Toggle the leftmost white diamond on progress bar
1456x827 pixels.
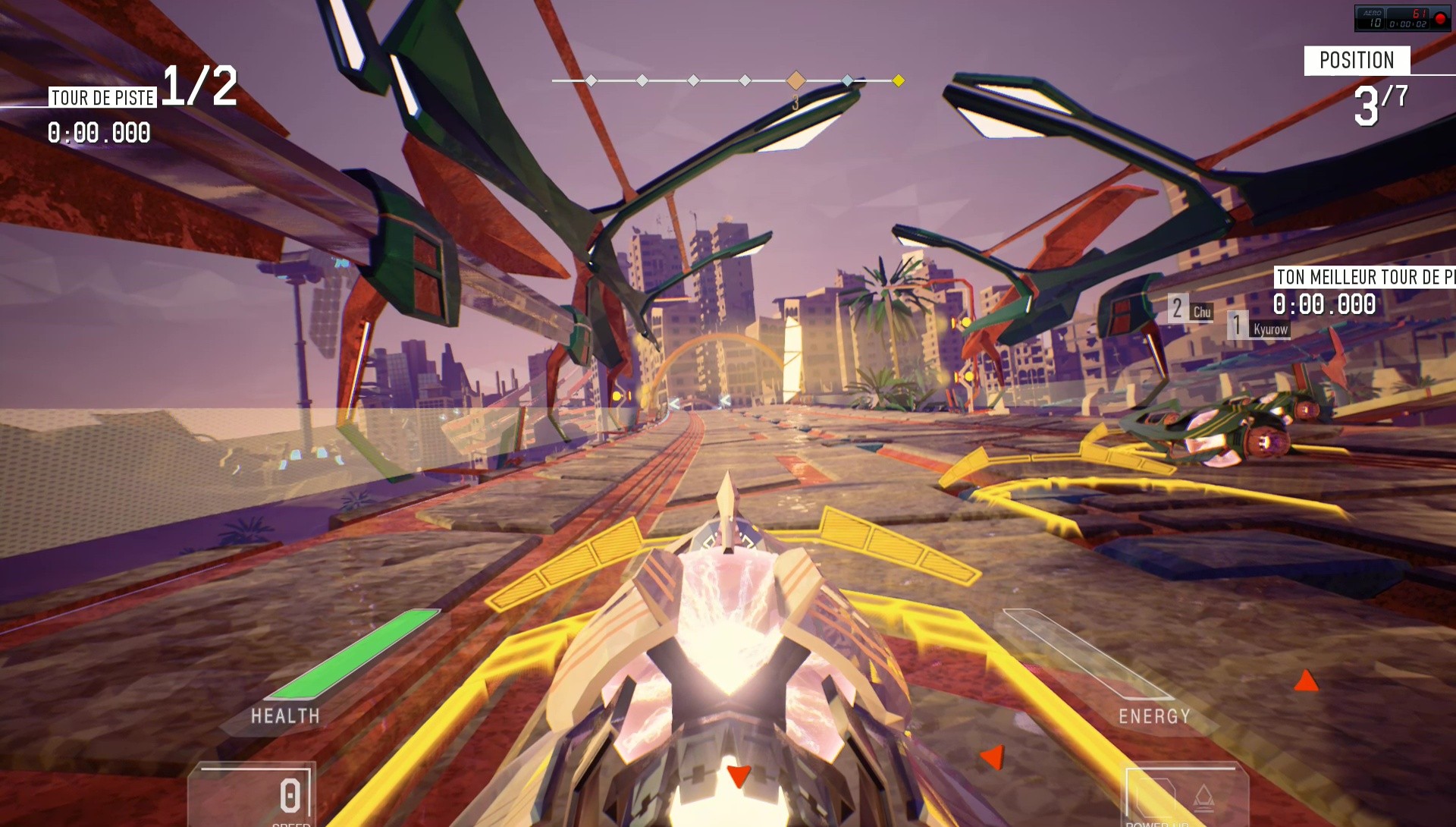coord(591,80)
